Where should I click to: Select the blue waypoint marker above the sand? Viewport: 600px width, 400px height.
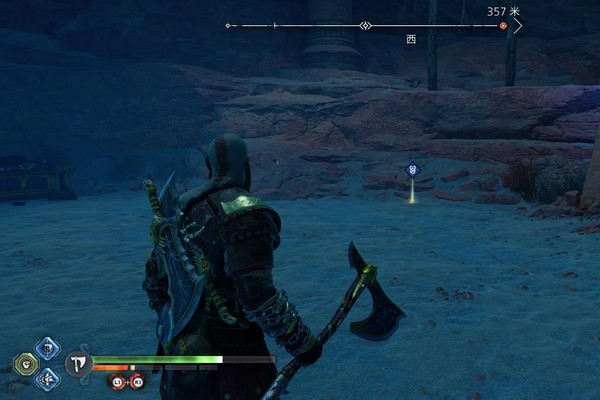point(412,171)
